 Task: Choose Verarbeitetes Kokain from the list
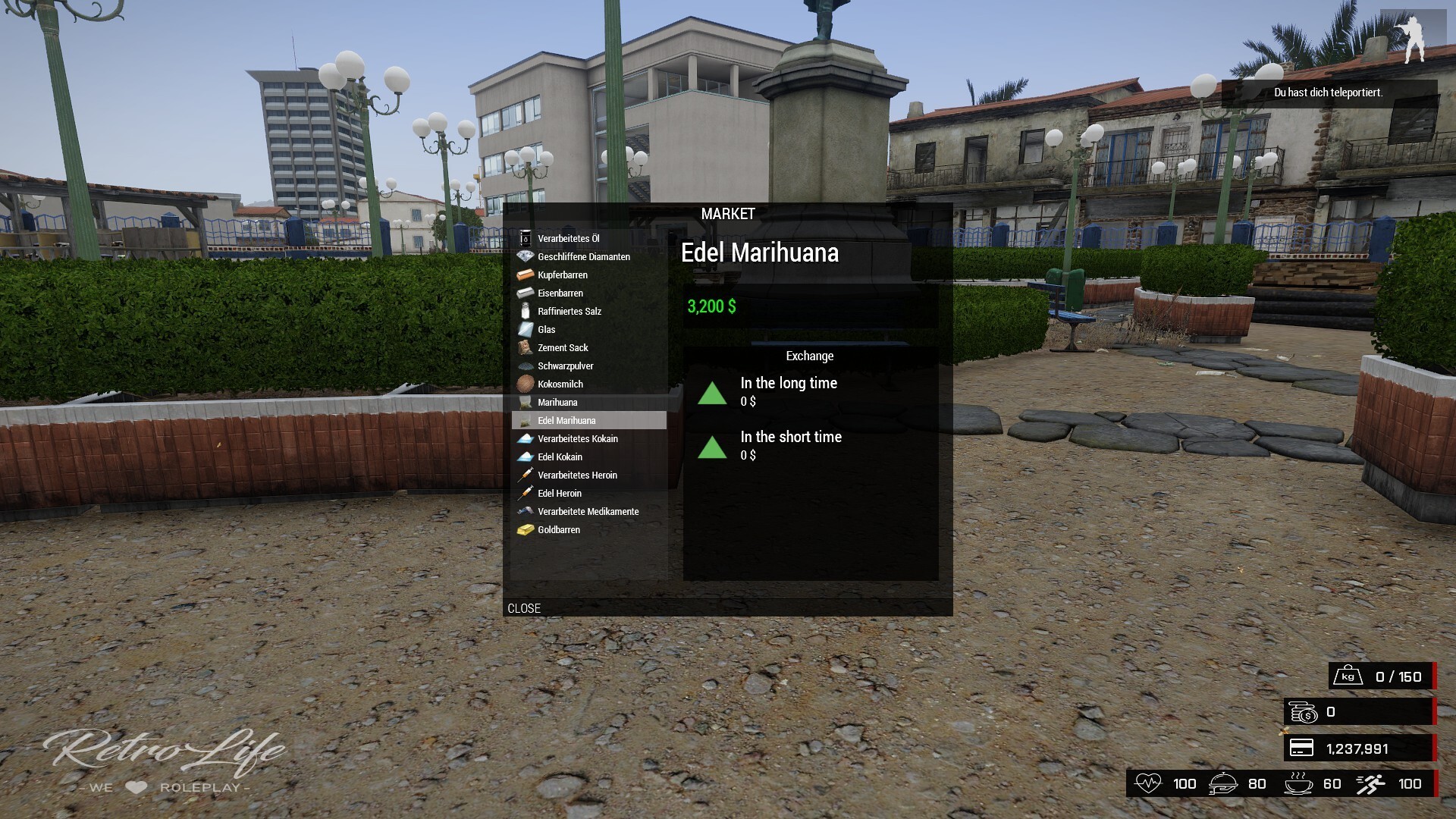tap(578, 438)
